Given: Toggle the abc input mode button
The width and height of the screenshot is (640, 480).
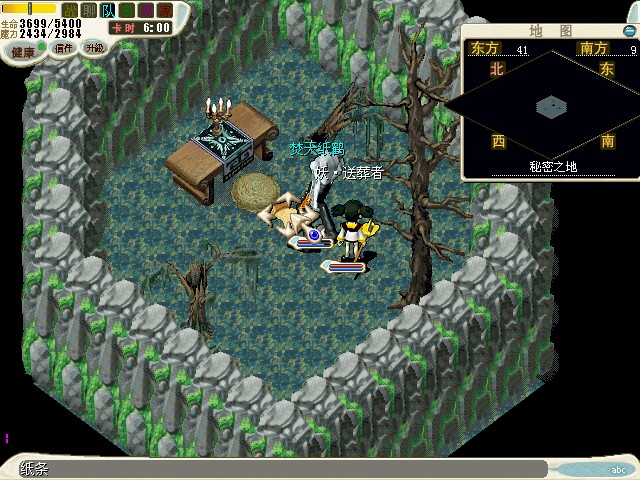Looking at the screenshot, I should click(618, 469).
